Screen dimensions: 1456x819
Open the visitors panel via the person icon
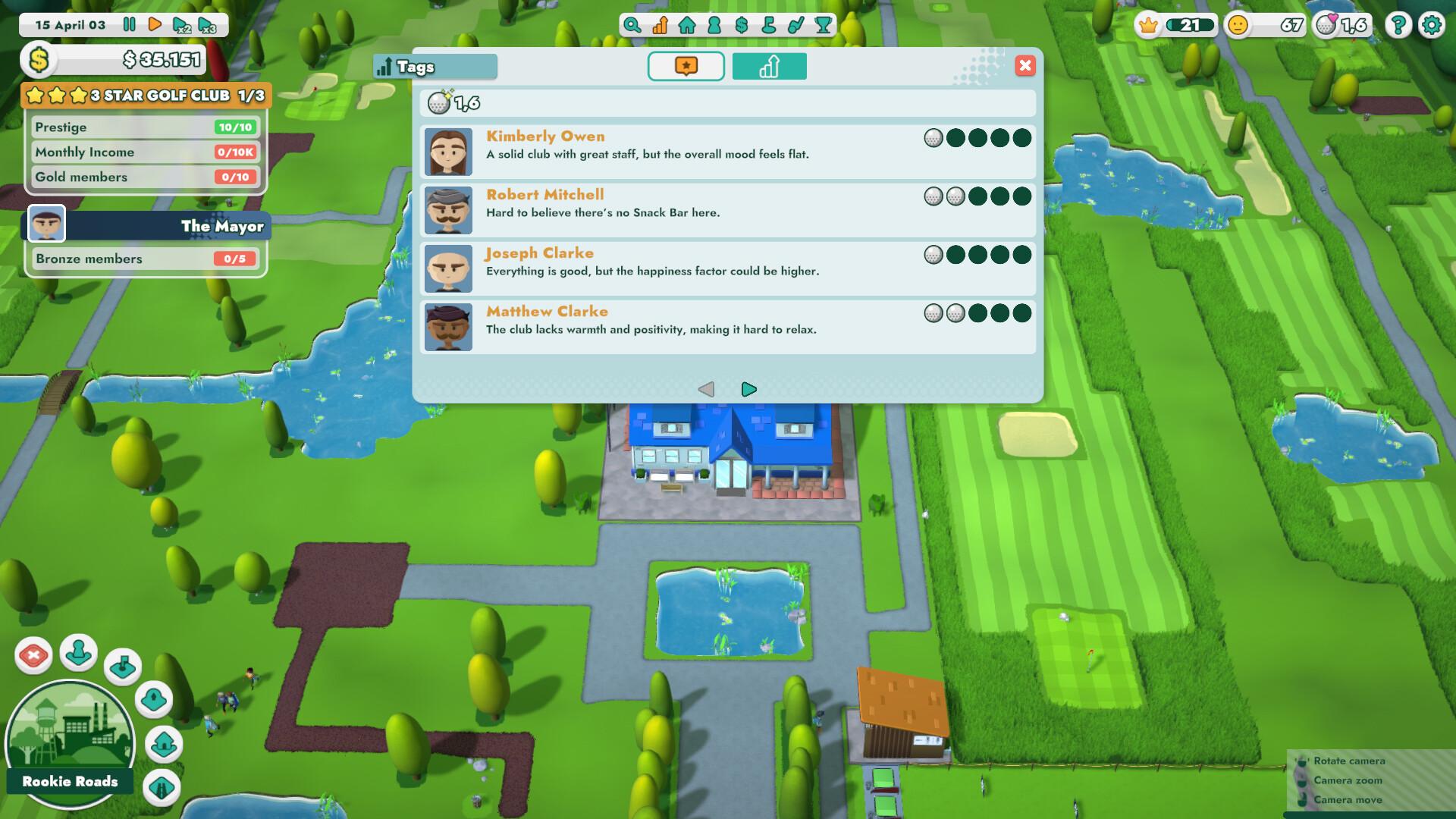click(714, 25)
